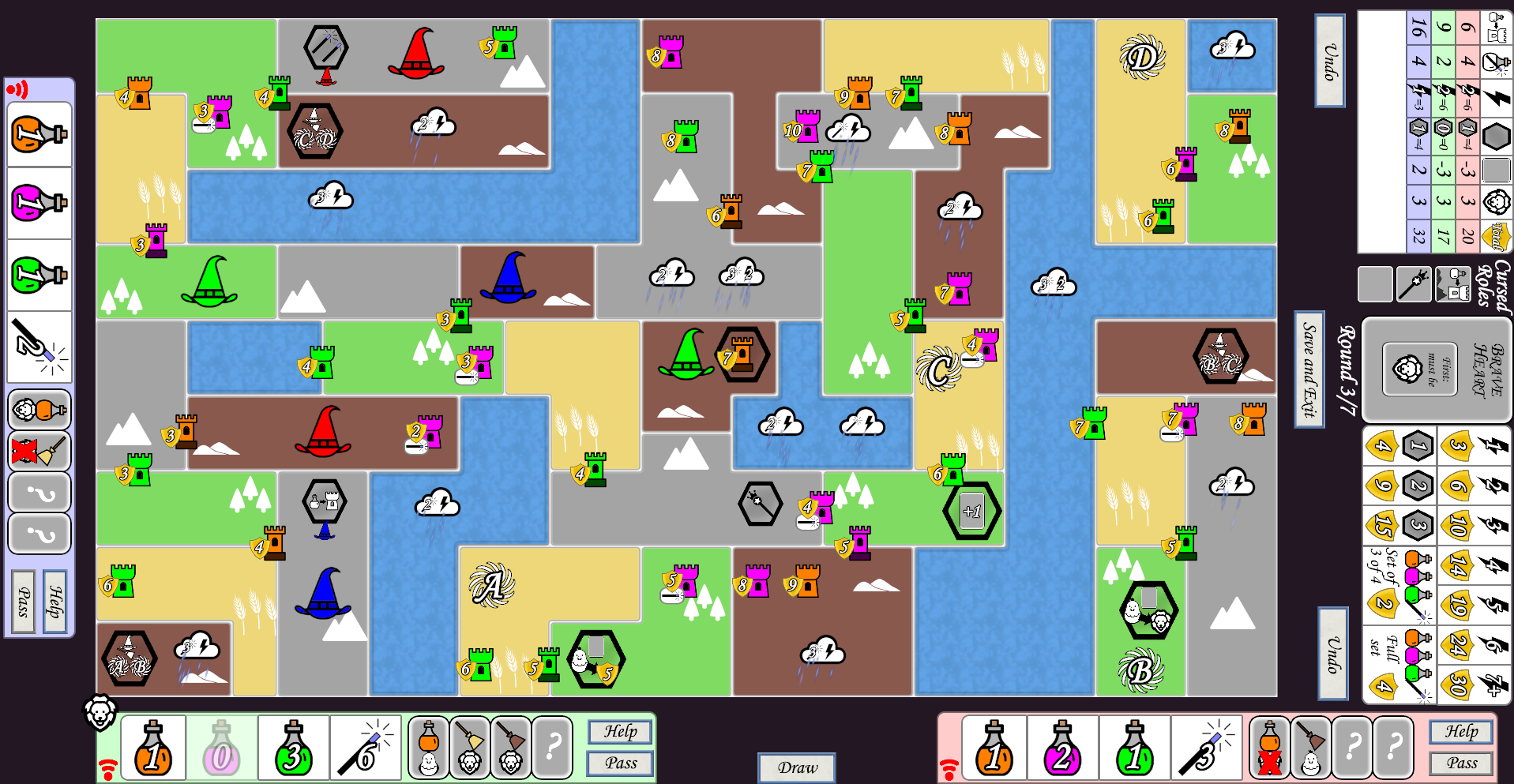
Task: Pick the faded magenta potion showing 0
Action: 221,748
